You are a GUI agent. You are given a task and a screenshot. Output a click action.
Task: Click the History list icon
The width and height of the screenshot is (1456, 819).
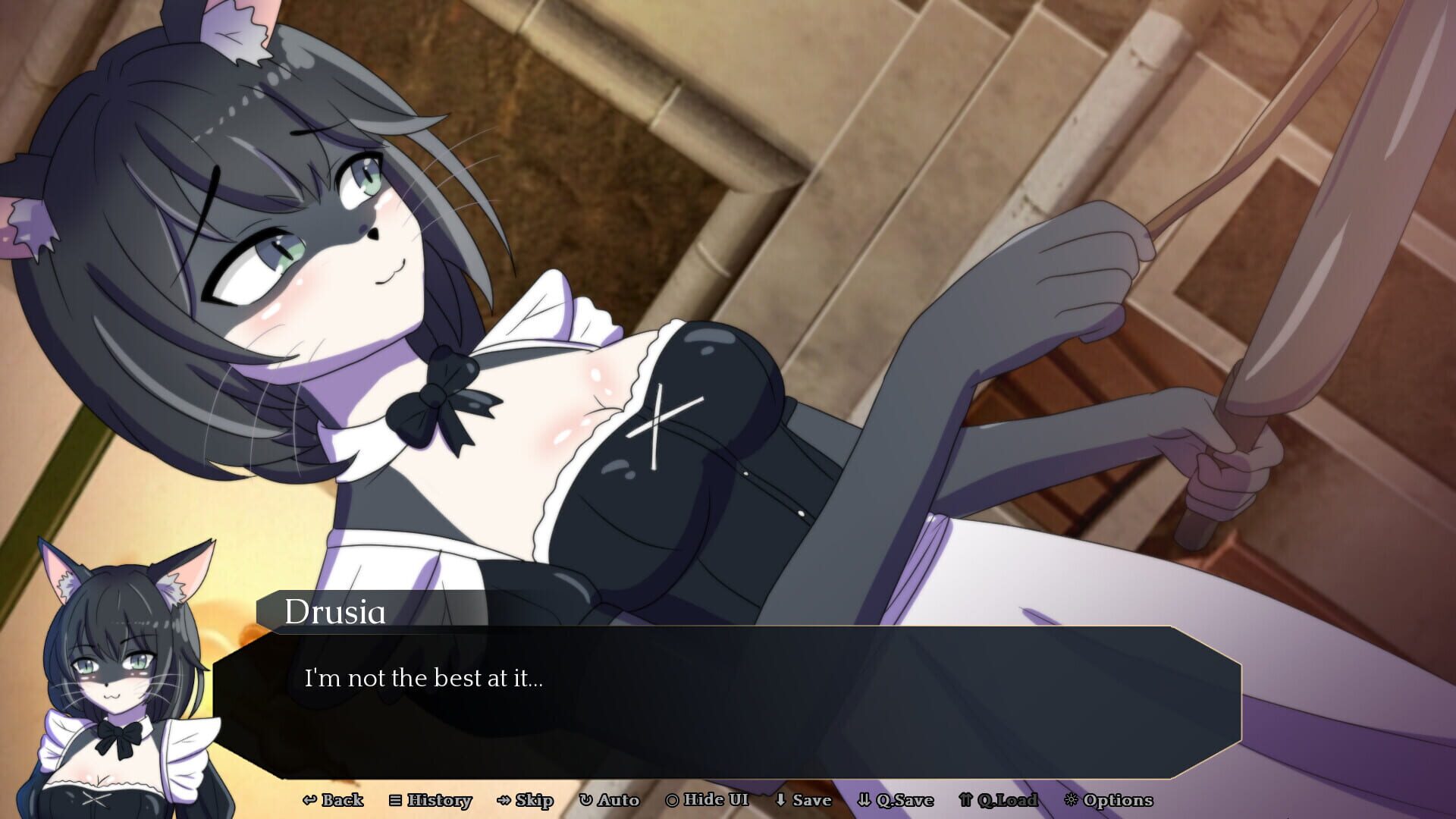click(397, 800)
